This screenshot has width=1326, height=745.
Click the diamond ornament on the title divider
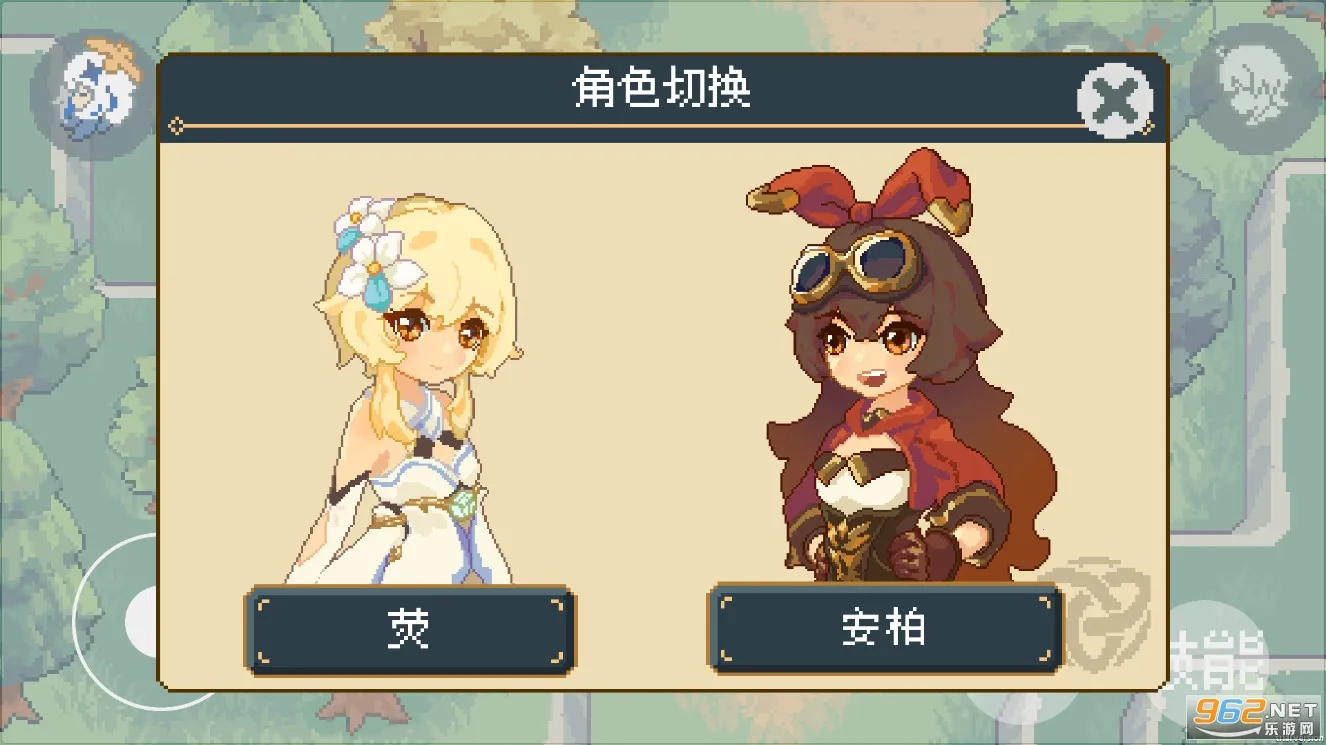(178, 127)
